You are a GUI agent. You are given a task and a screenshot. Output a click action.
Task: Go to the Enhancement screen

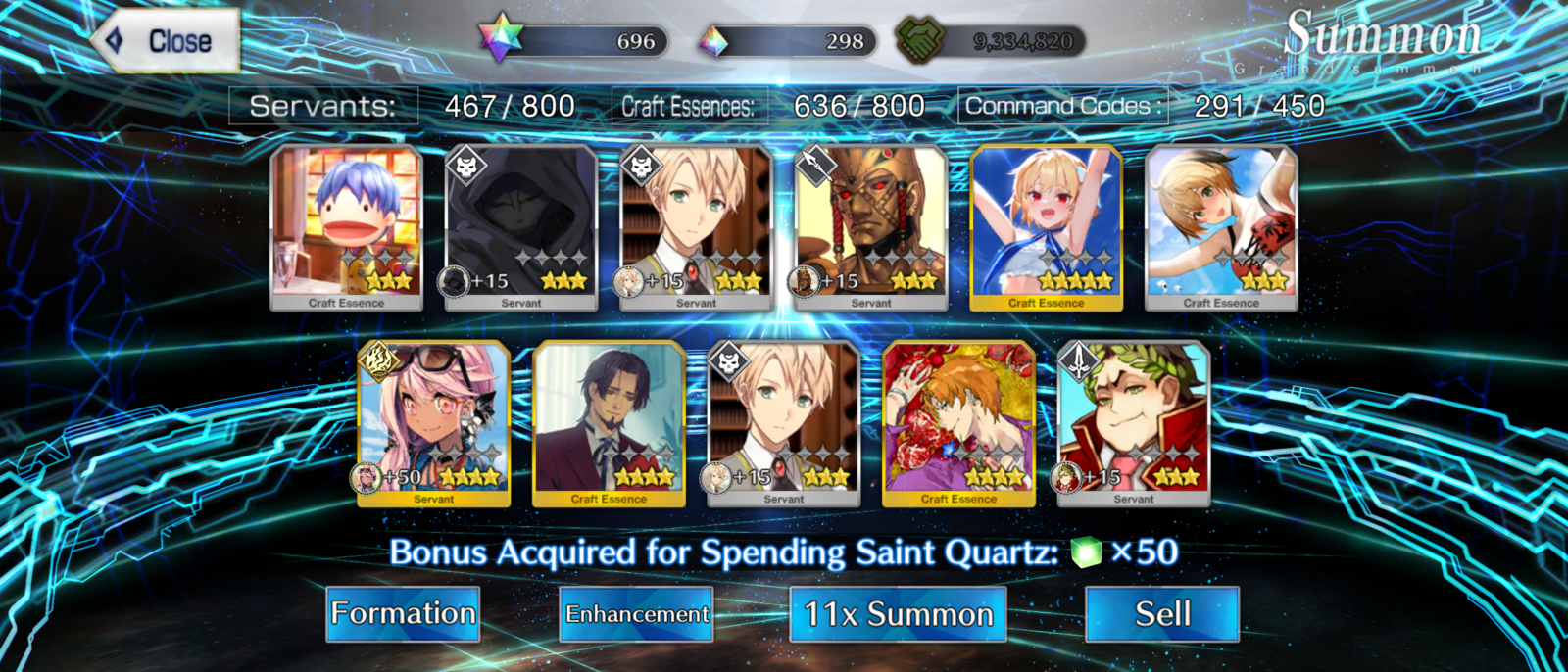pos(636,614)
